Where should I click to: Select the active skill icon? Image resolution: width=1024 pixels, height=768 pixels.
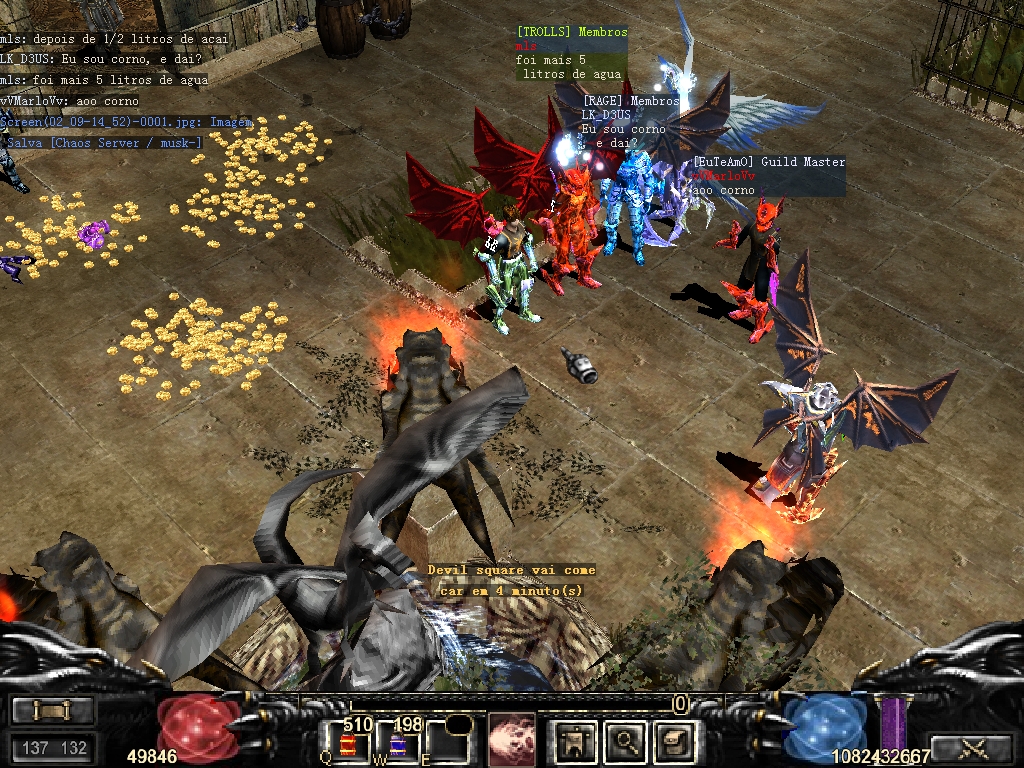coord(512,739)
